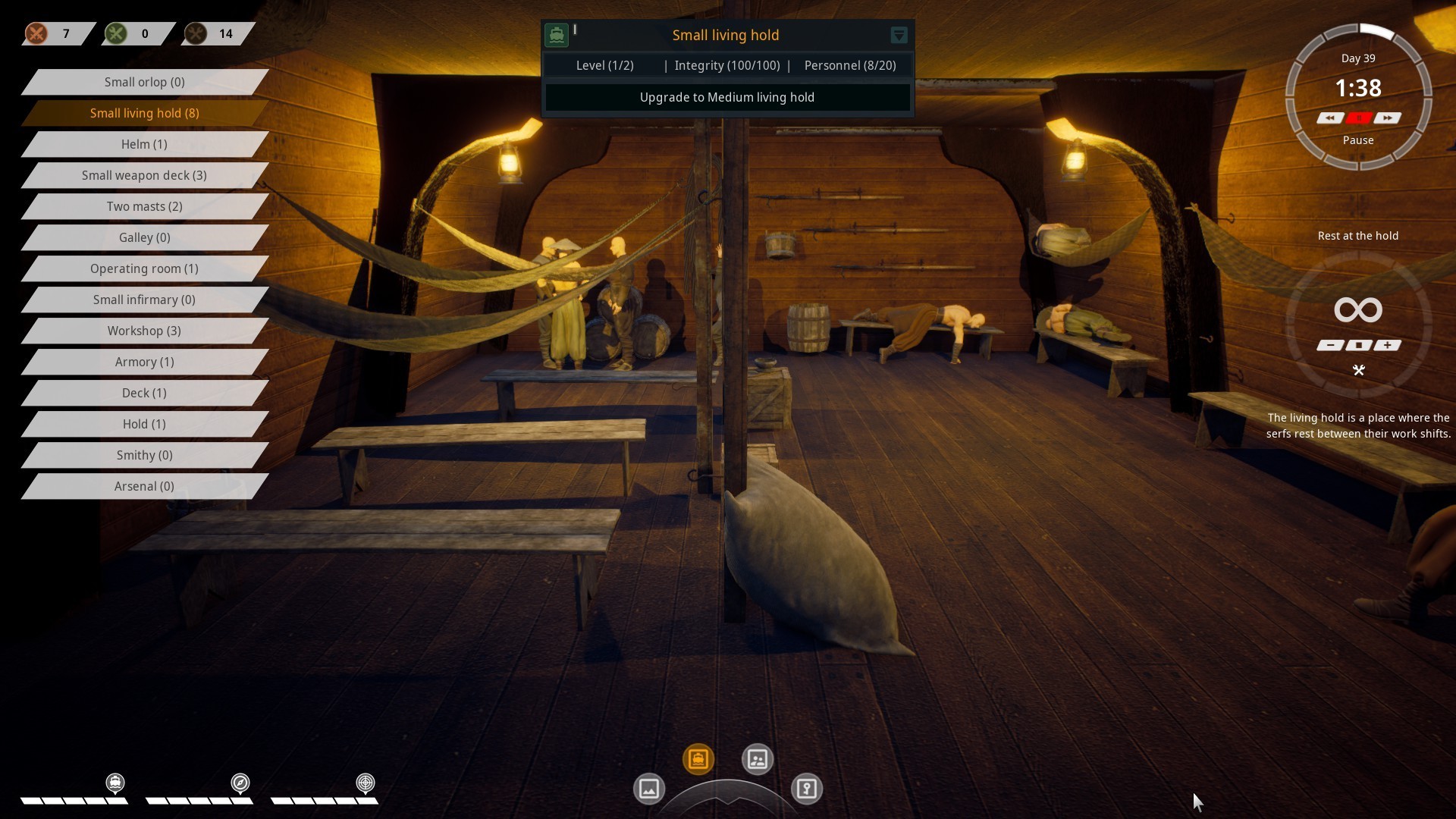Open the Galley room
The image size is (1456, 819).
(144, 237)
